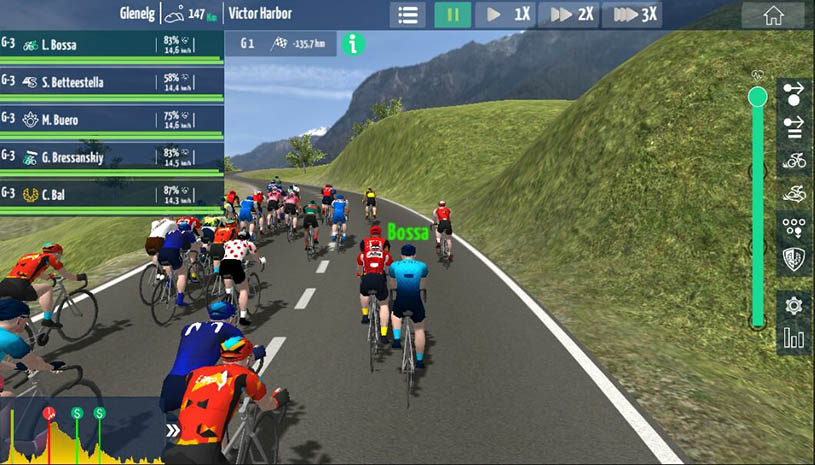This screenshot has height=465, width=815.
Task: Expand the stage profile with double arrows
Action: tap(173, 431)
